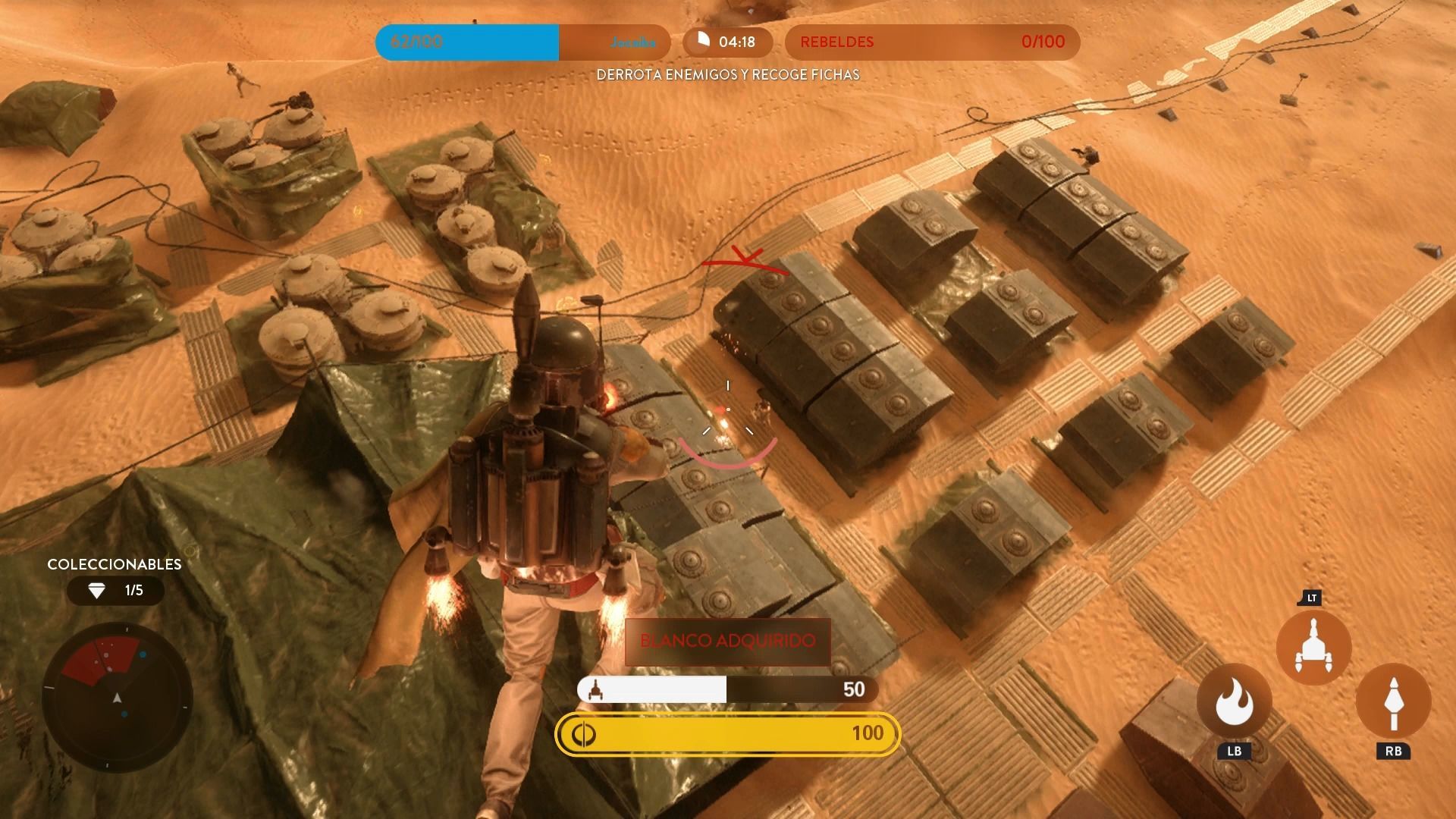The height and width of the screenshot is (819, 1456).
Task: Trigger the jetpack ability icon
Action: click(x=1313, y=647)
